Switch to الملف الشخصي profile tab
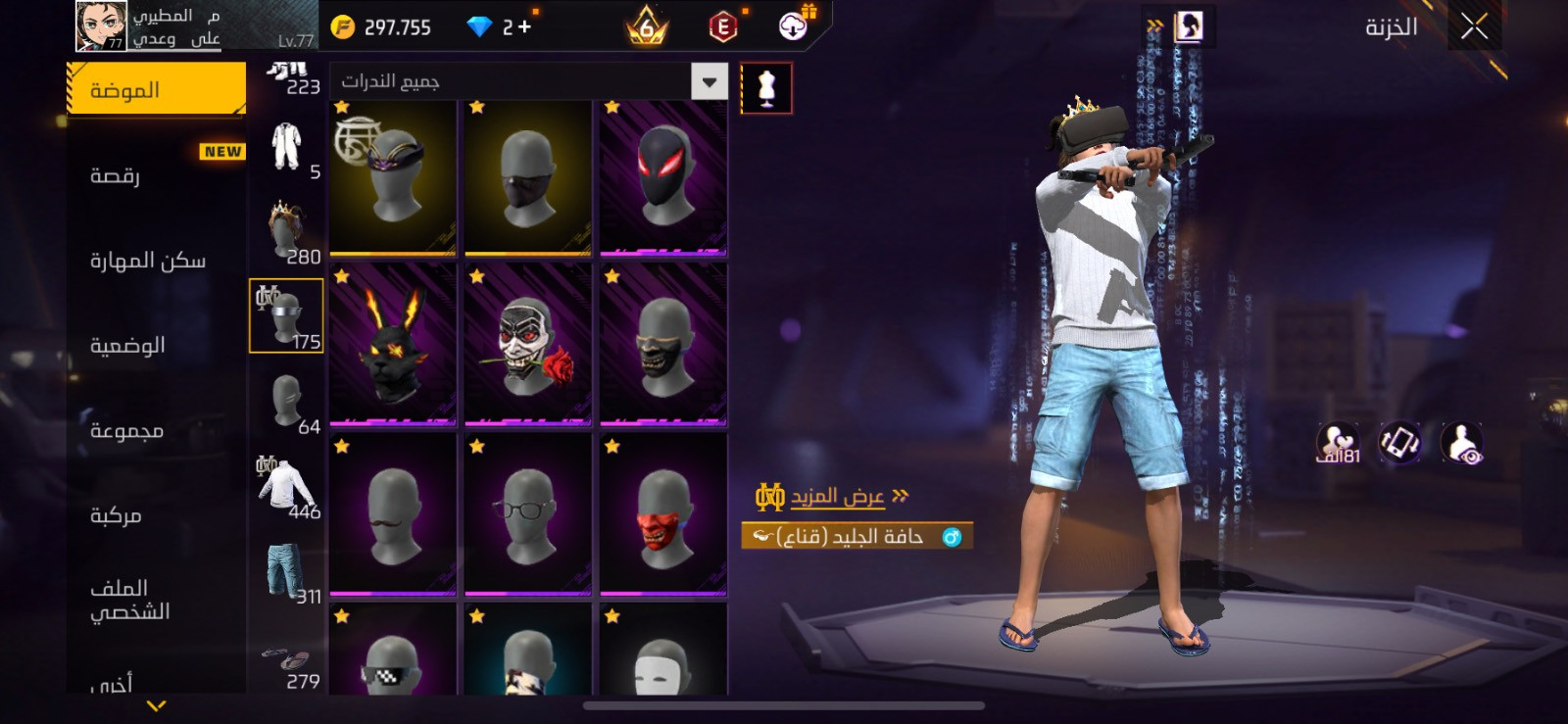 click(x=129, y=600)
